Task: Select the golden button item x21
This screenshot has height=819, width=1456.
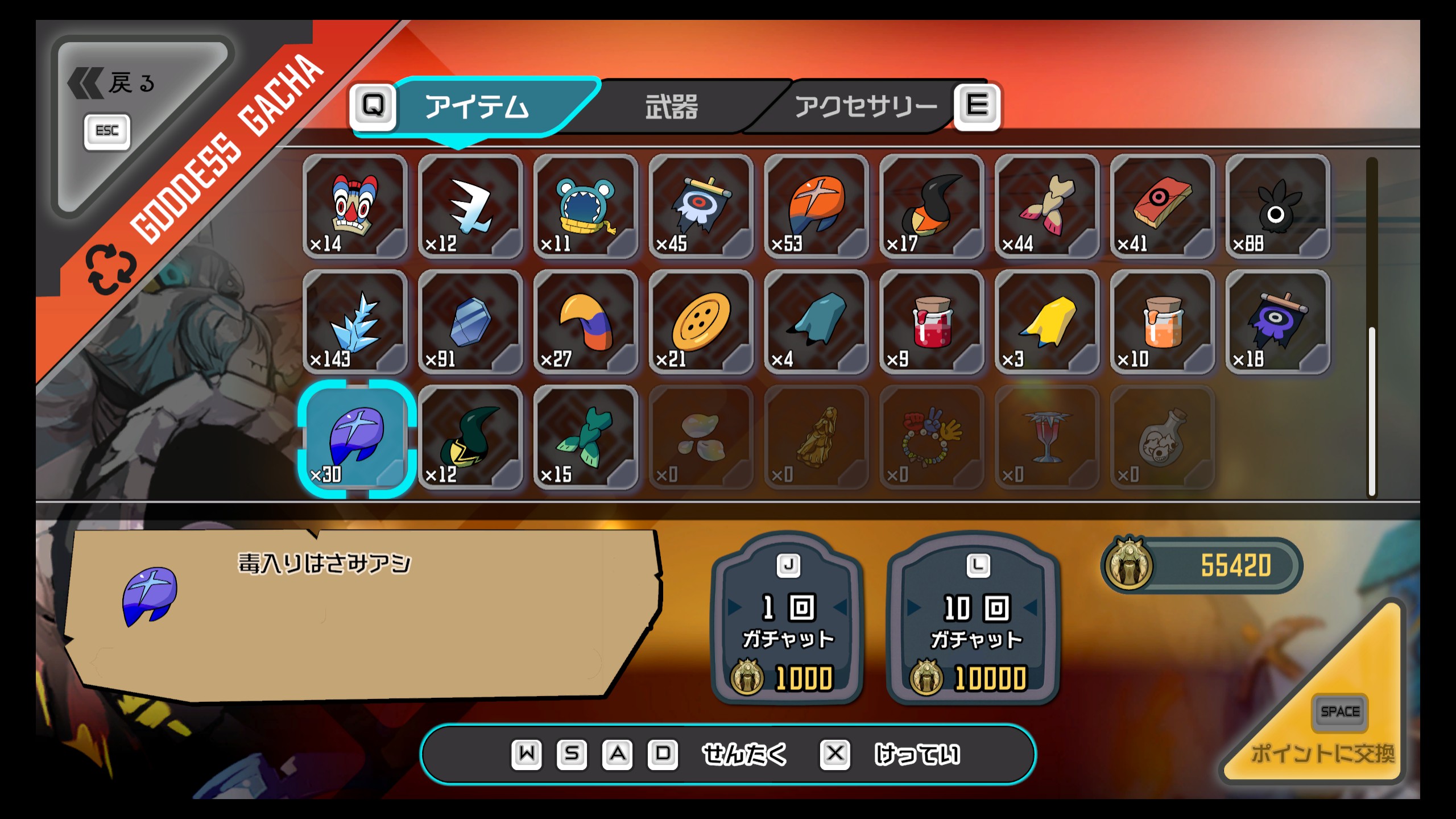Action: click(x=701, y=322)
